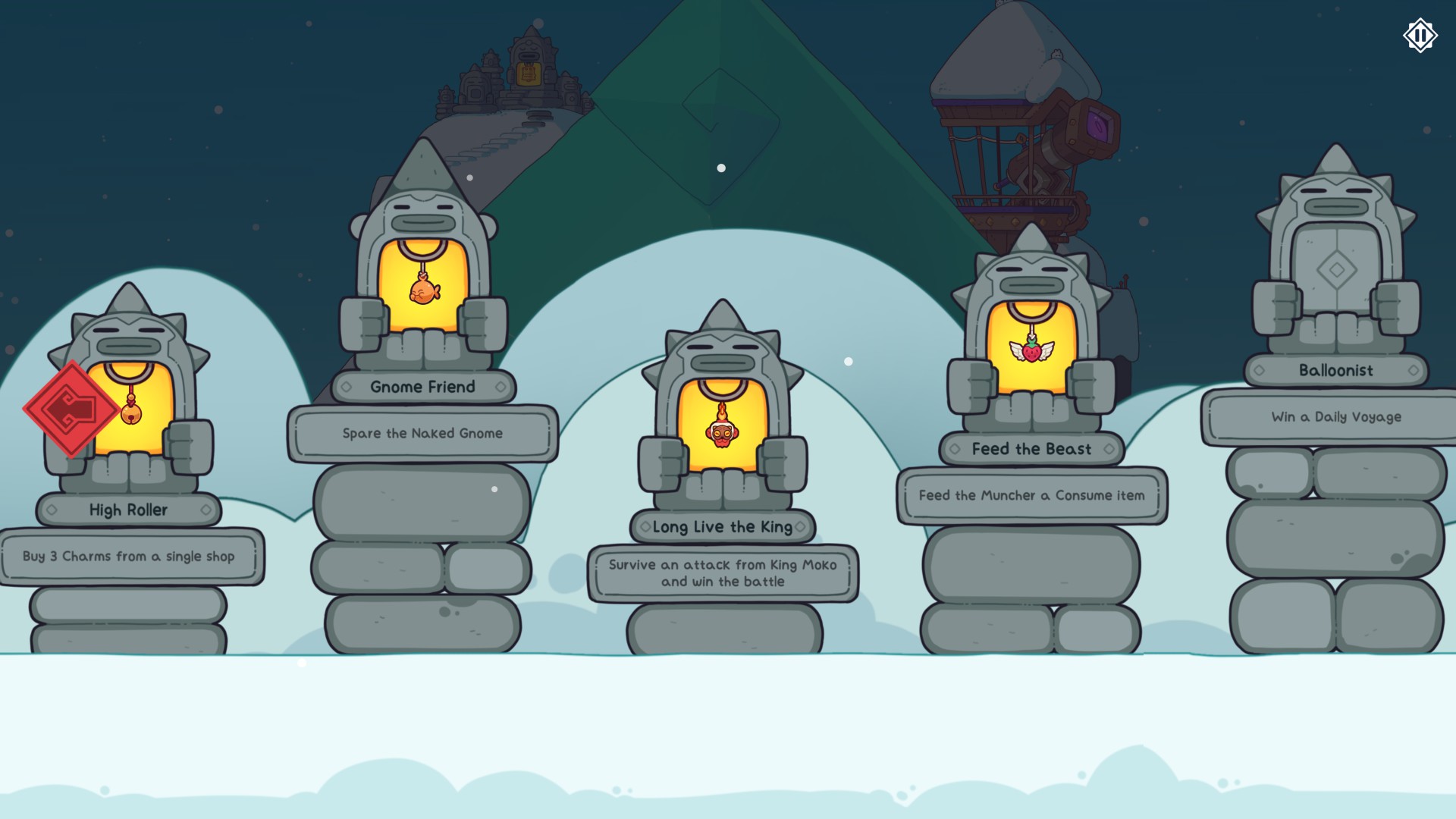Open the Spare the Naked Gnome description plaque

pos(422,433)
